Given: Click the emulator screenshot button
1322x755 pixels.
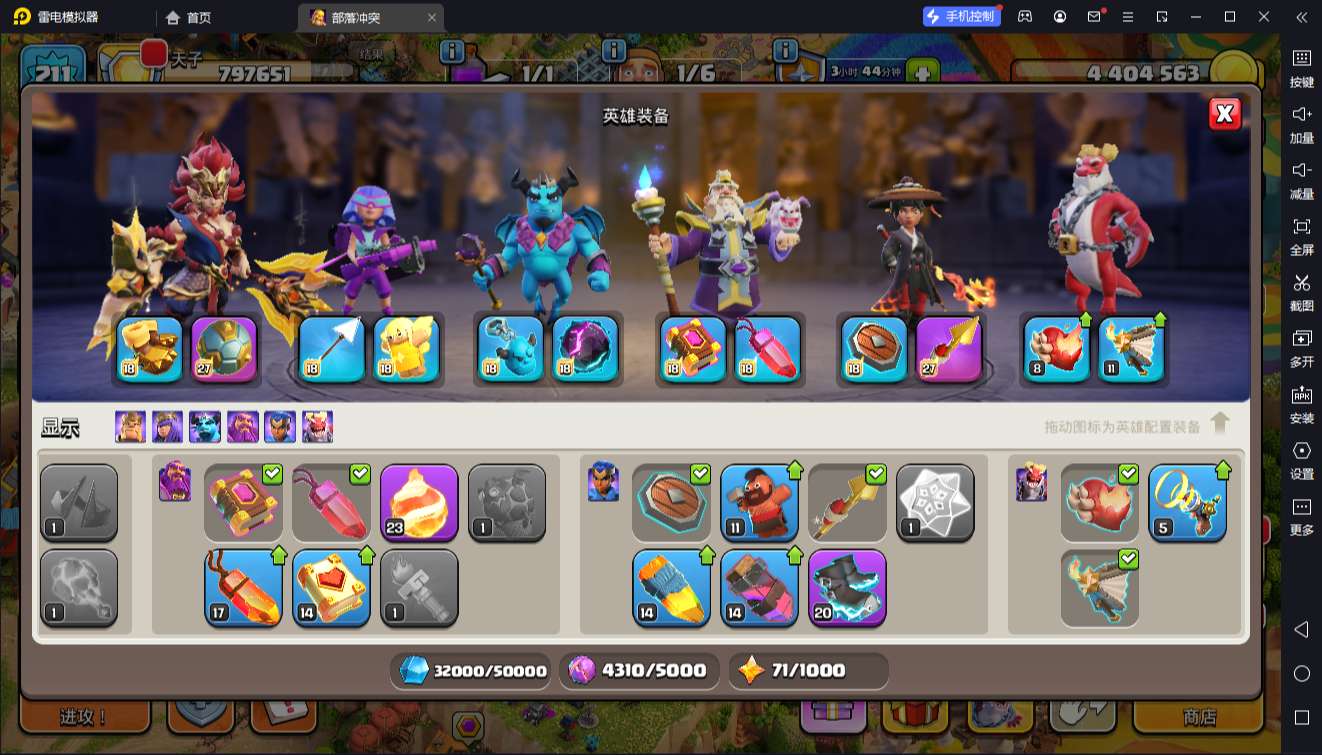Looking at the screenshot, I should point(1301,291).
